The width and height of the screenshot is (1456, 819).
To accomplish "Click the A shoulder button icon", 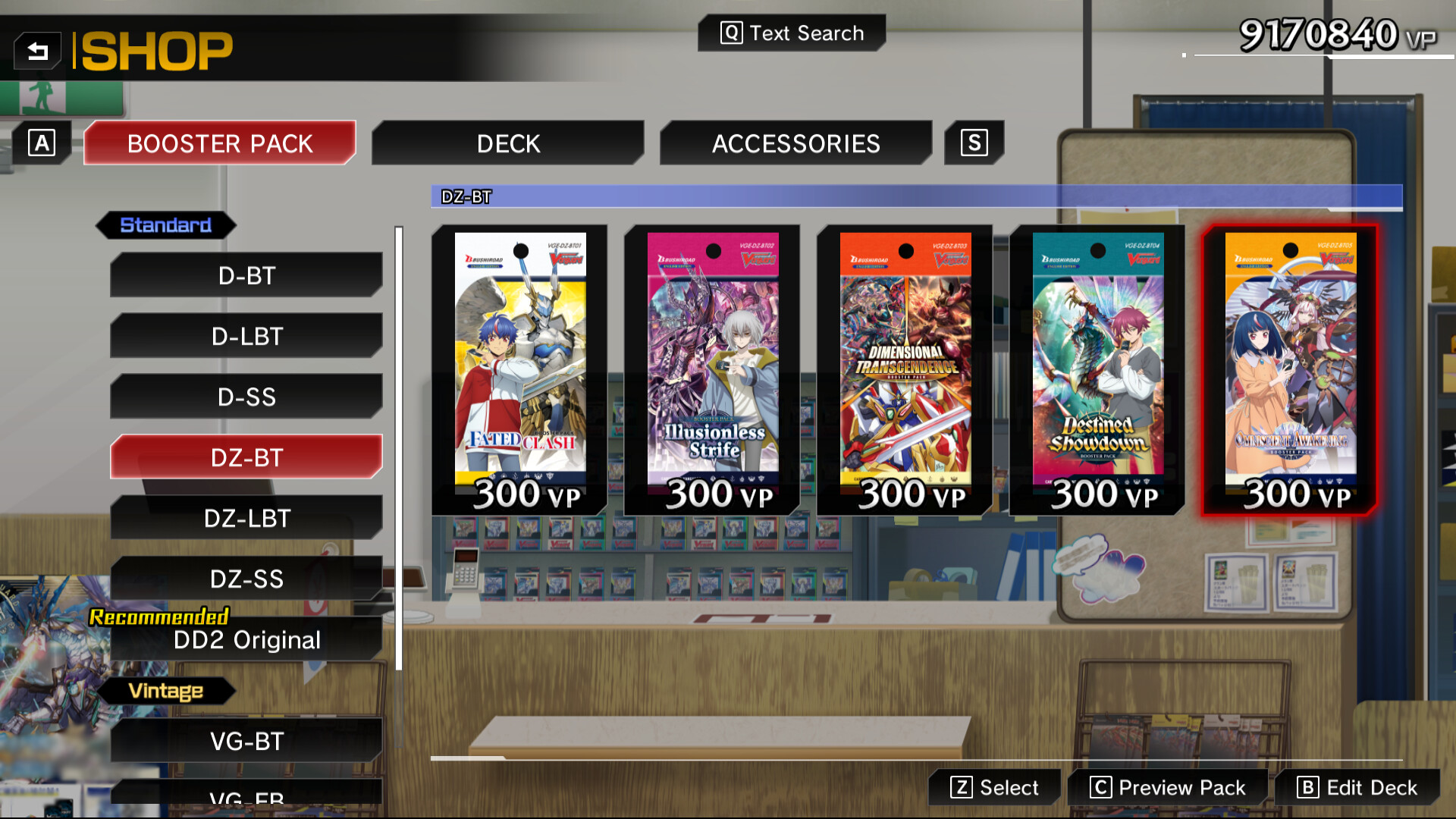I will click(42, 142).
